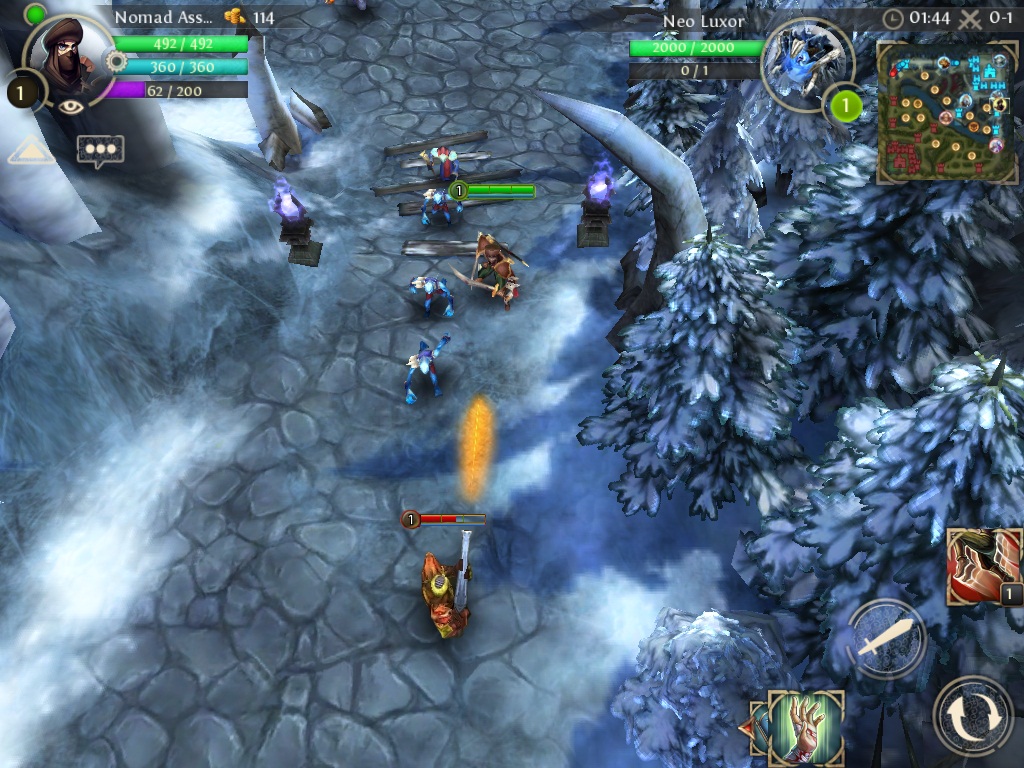Activate the red armored ability icon
The height and width of the screenshot is (768, 1024).
coord(983,567)
